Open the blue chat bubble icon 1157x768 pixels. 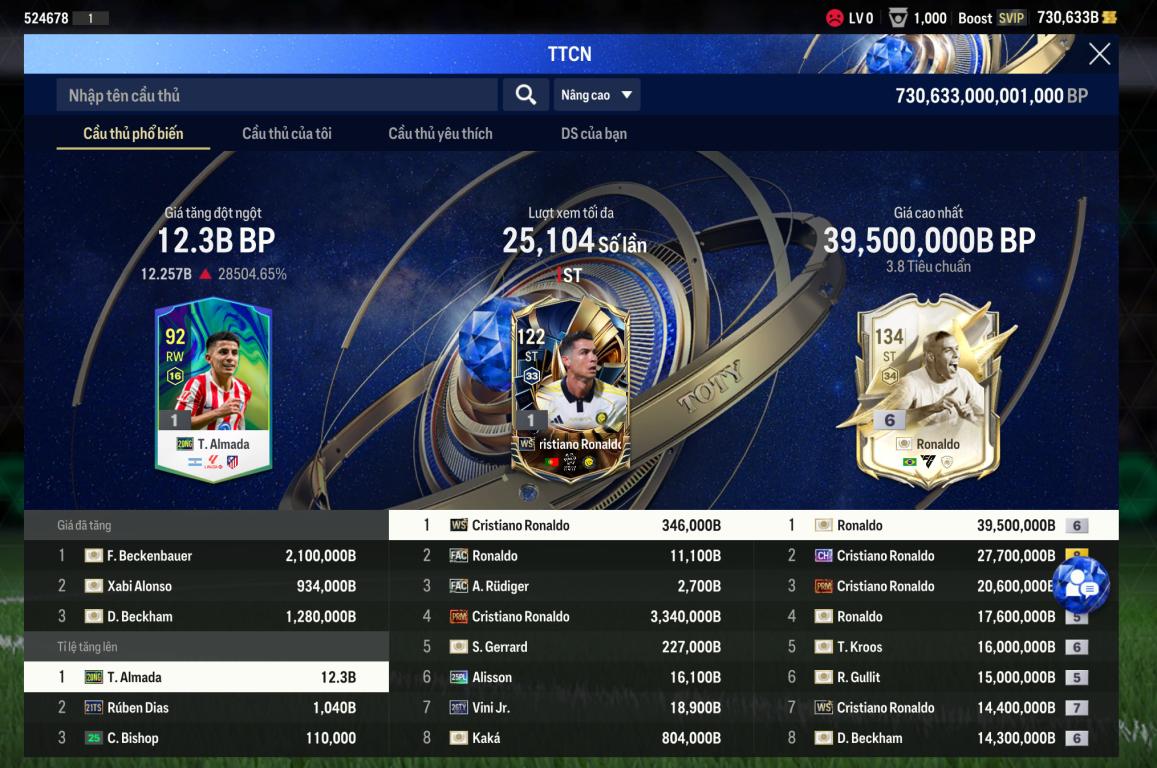pos(1080,586)
